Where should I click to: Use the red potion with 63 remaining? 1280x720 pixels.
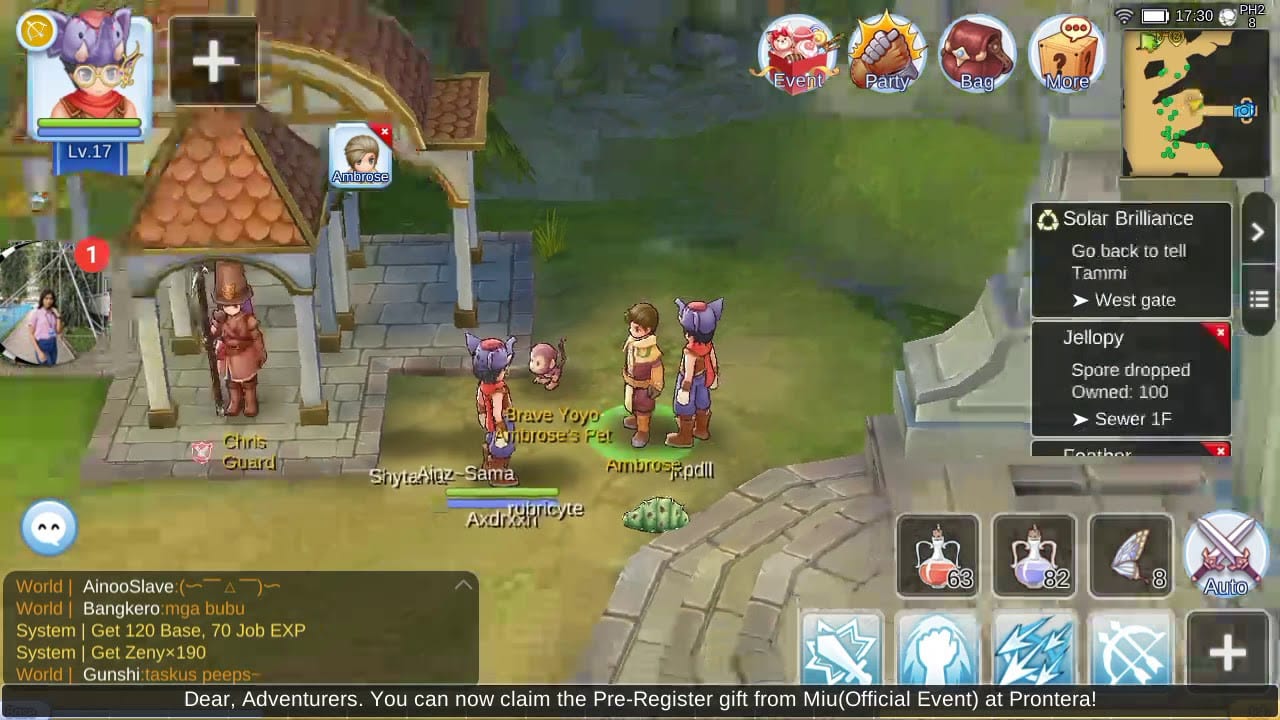[938, 555]
